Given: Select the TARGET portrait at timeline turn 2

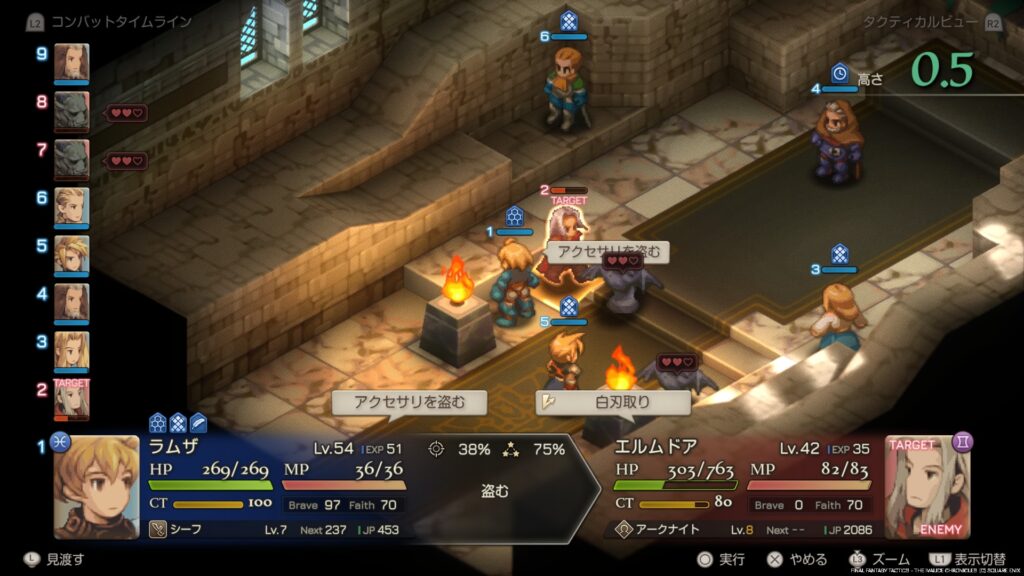Looking at the screenshot, I should coord(71,399).
